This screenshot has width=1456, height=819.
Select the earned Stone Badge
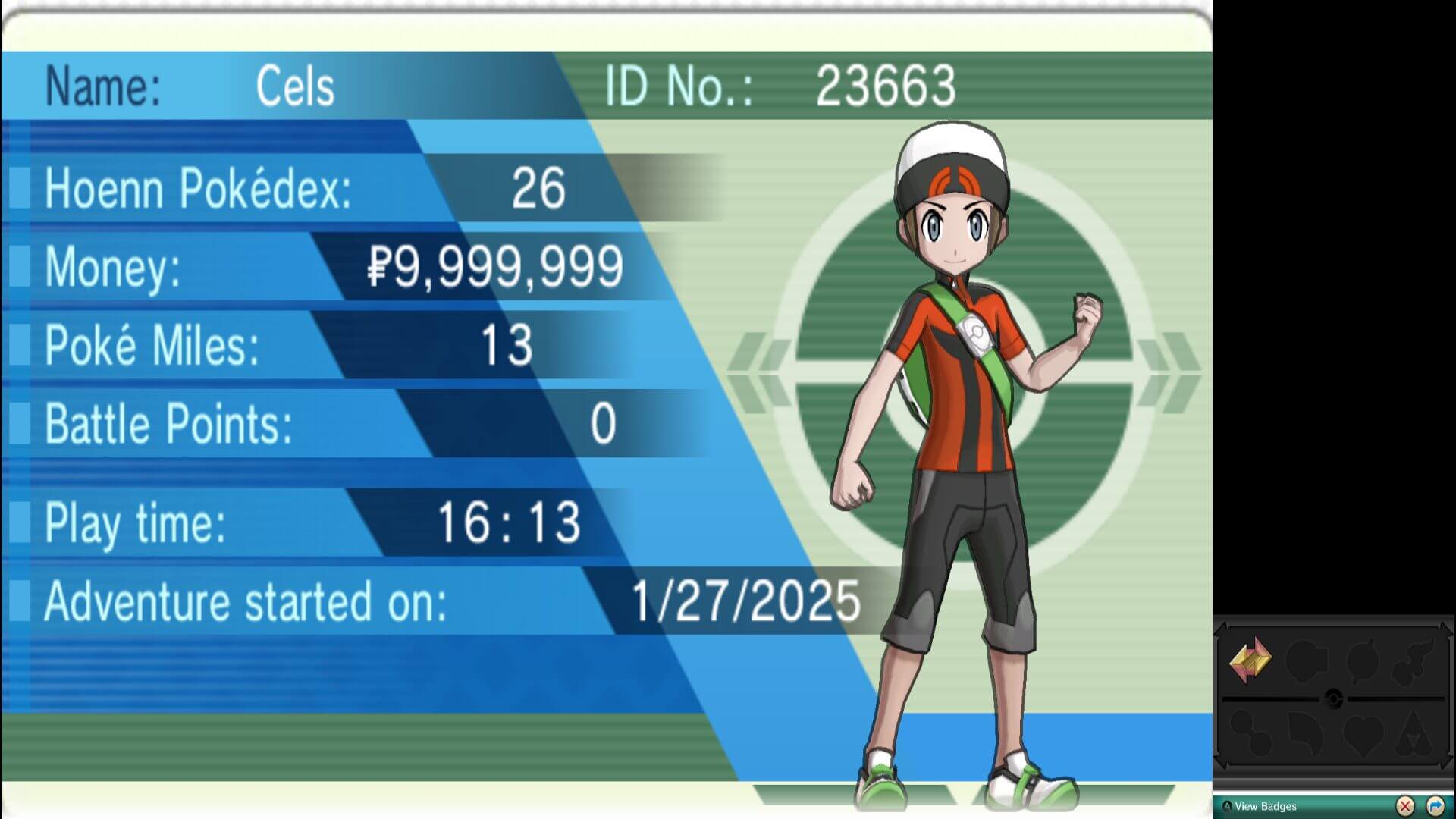tap(1250, 659)
